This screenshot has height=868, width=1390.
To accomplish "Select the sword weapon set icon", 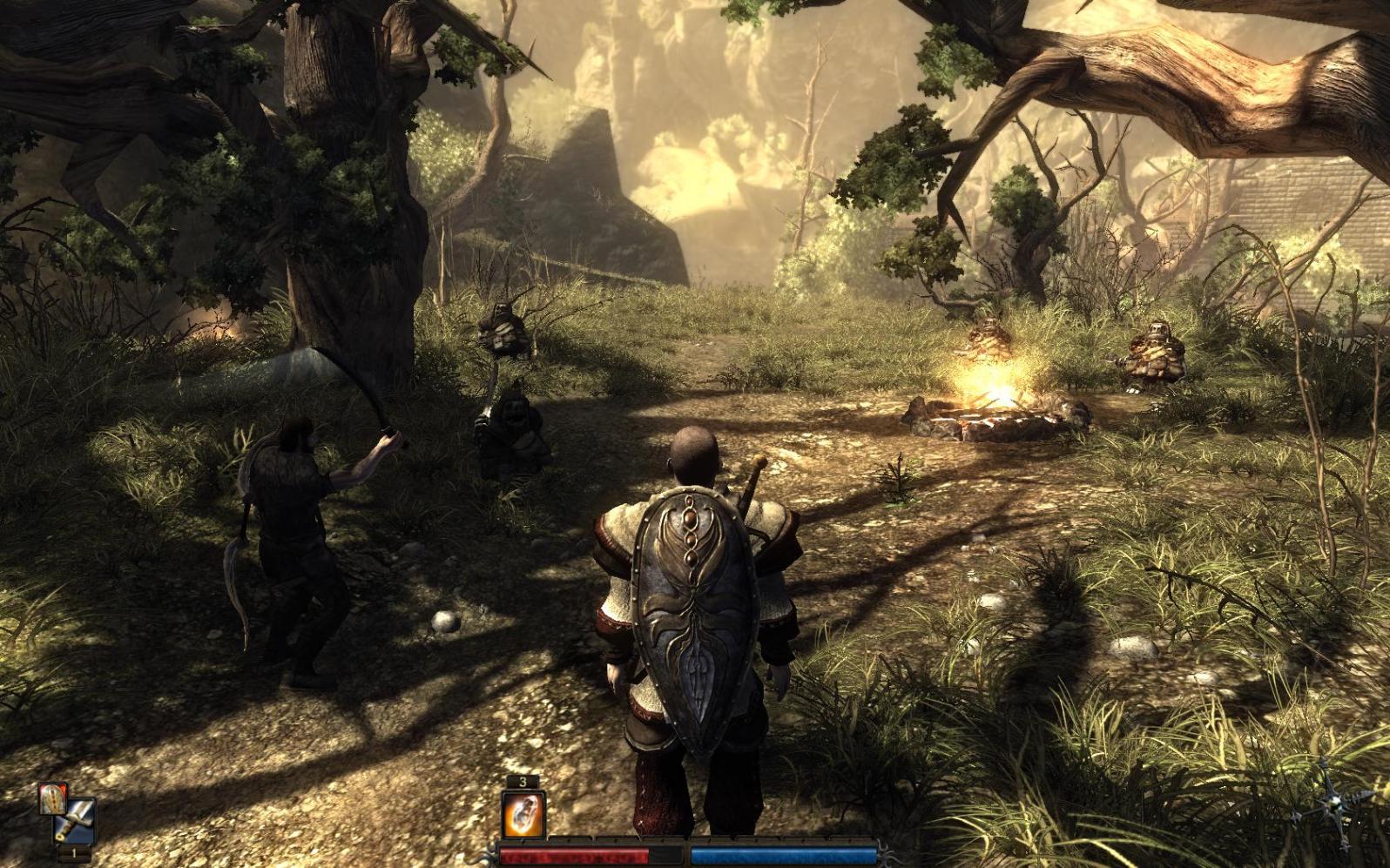I will [76, 820].
